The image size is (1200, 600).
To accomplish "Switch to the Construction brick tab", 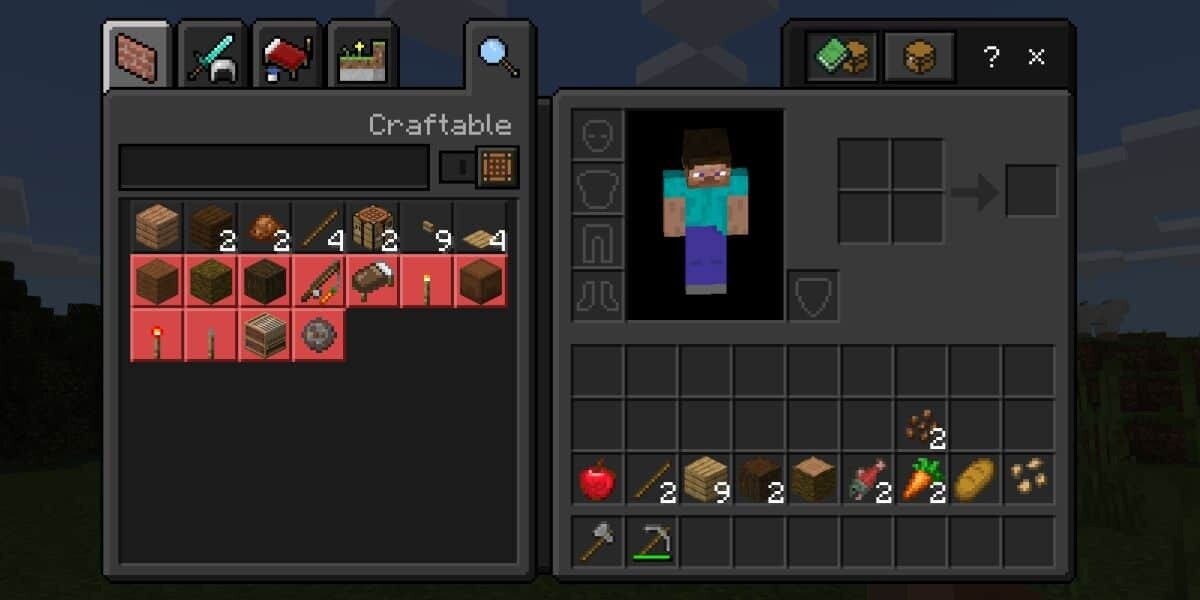I will click(137, 57).
